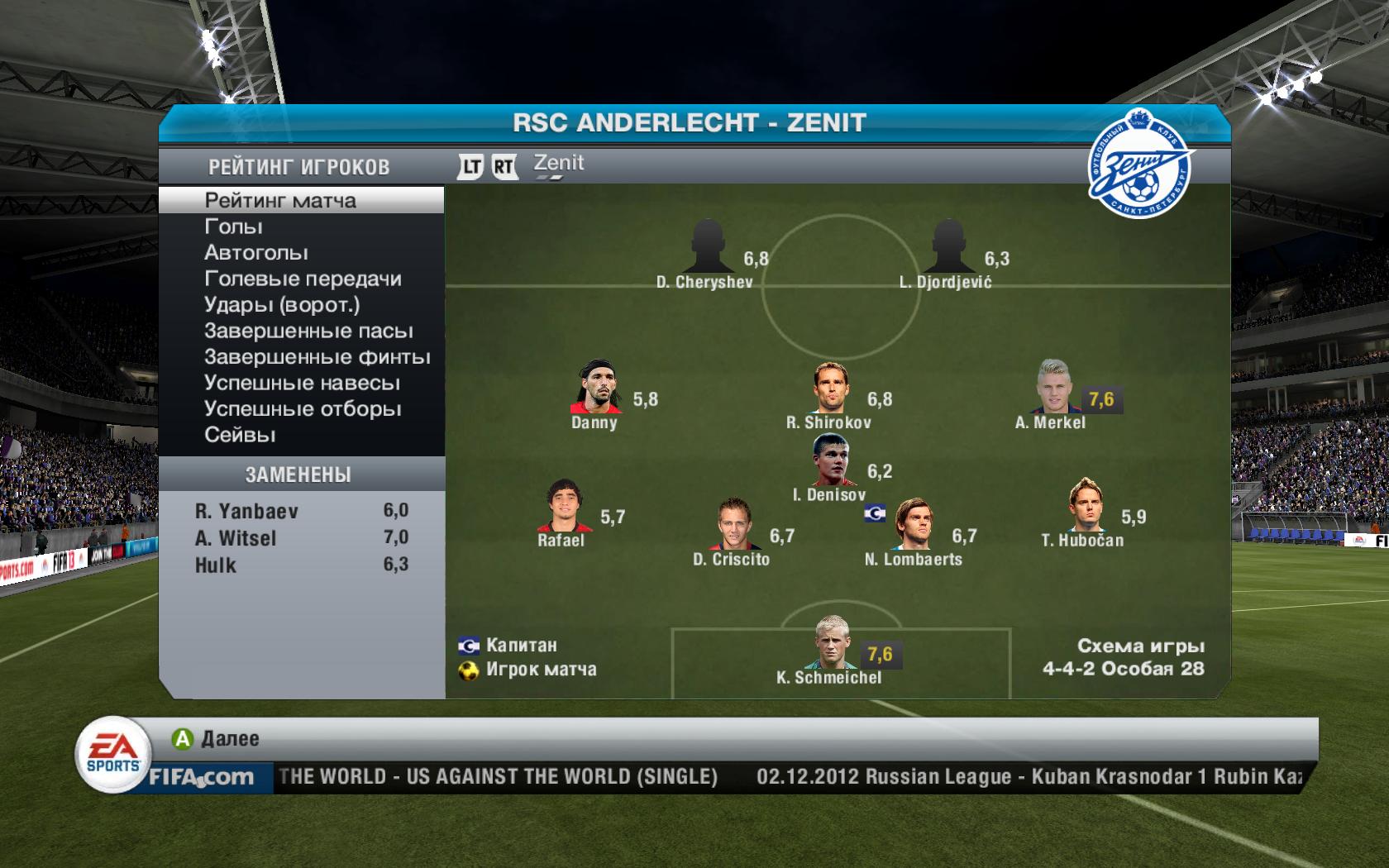Select Hulk in the substituted list
This screenshot has width=1389, height=868.
301,565
